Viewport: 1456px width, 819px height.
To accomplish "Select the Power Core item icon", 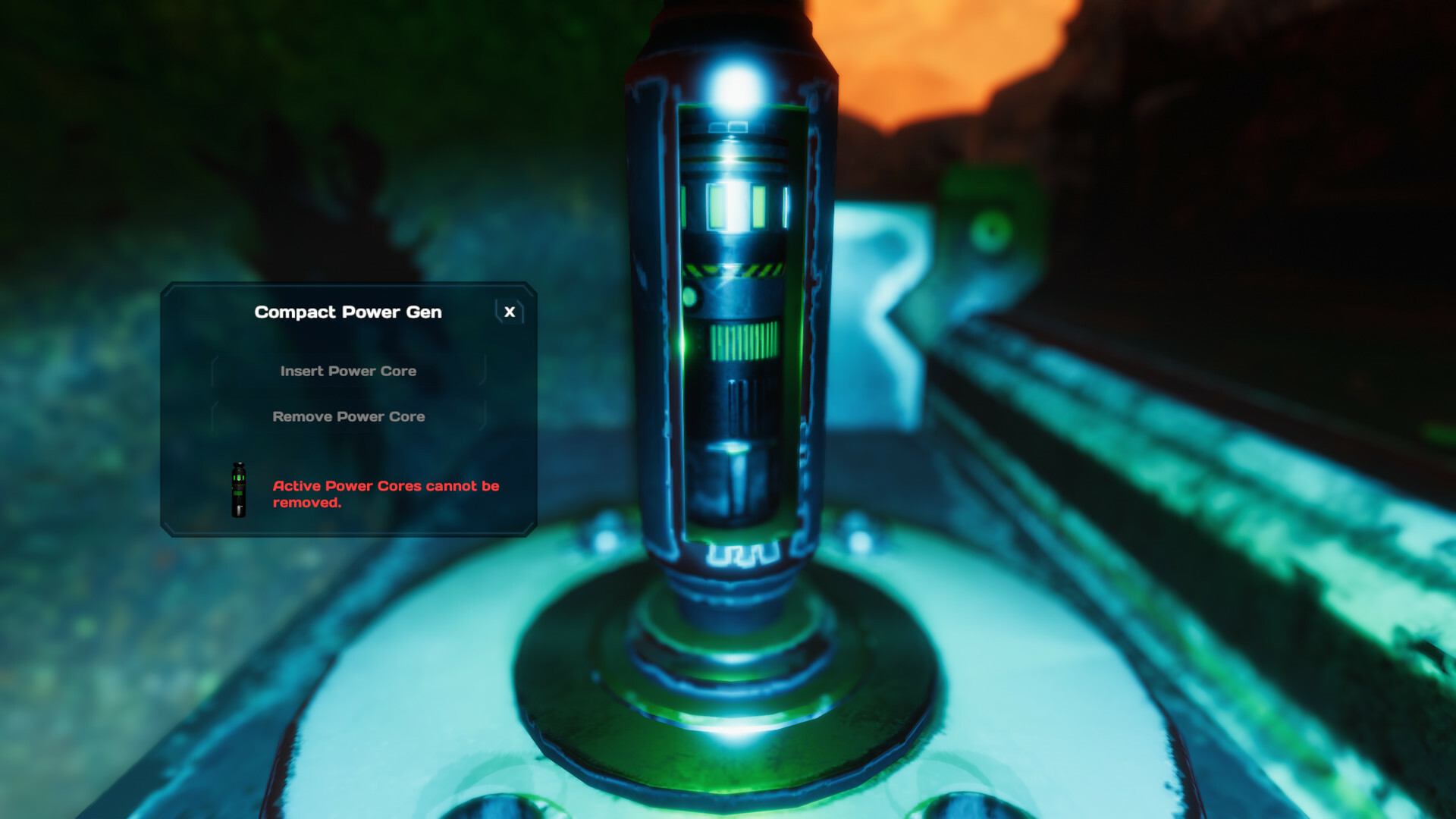I will 238,490.
